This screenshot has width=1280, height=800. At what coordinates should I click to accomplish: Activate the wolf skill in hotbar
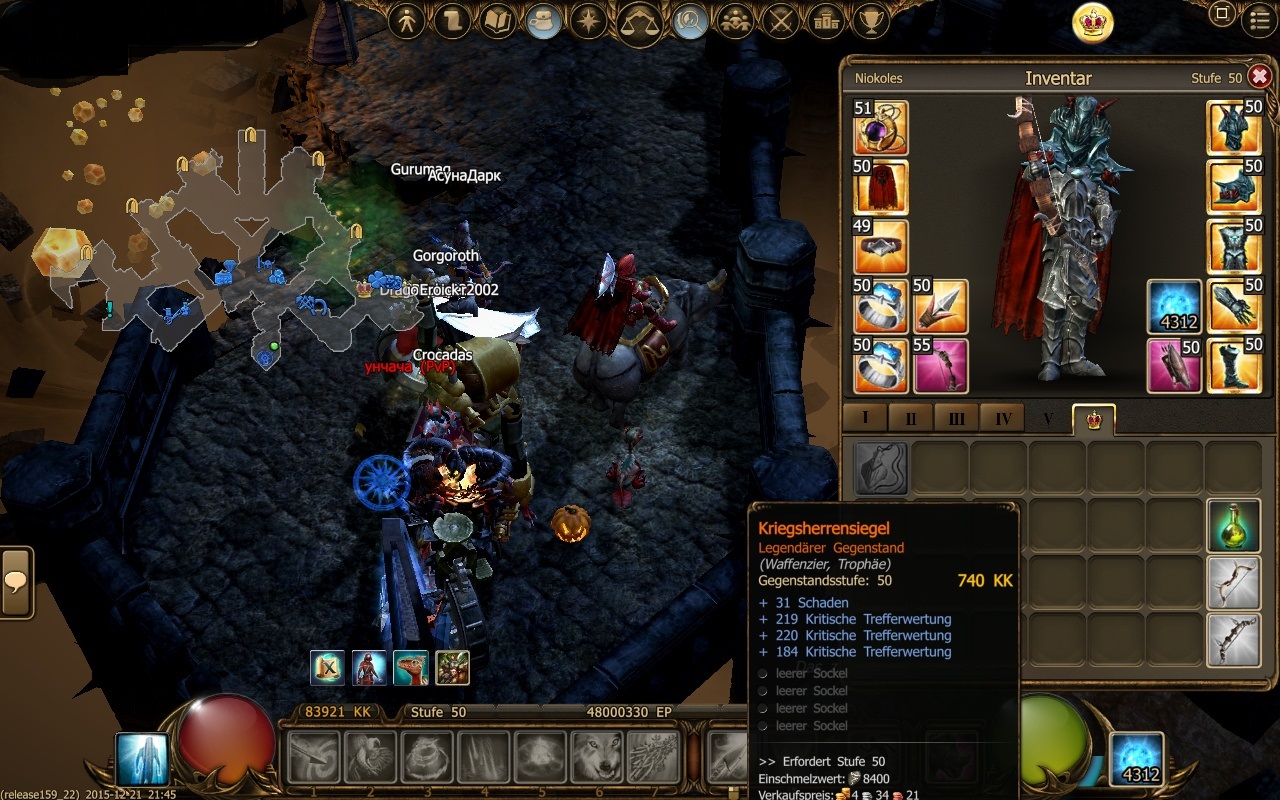point(597,757)
